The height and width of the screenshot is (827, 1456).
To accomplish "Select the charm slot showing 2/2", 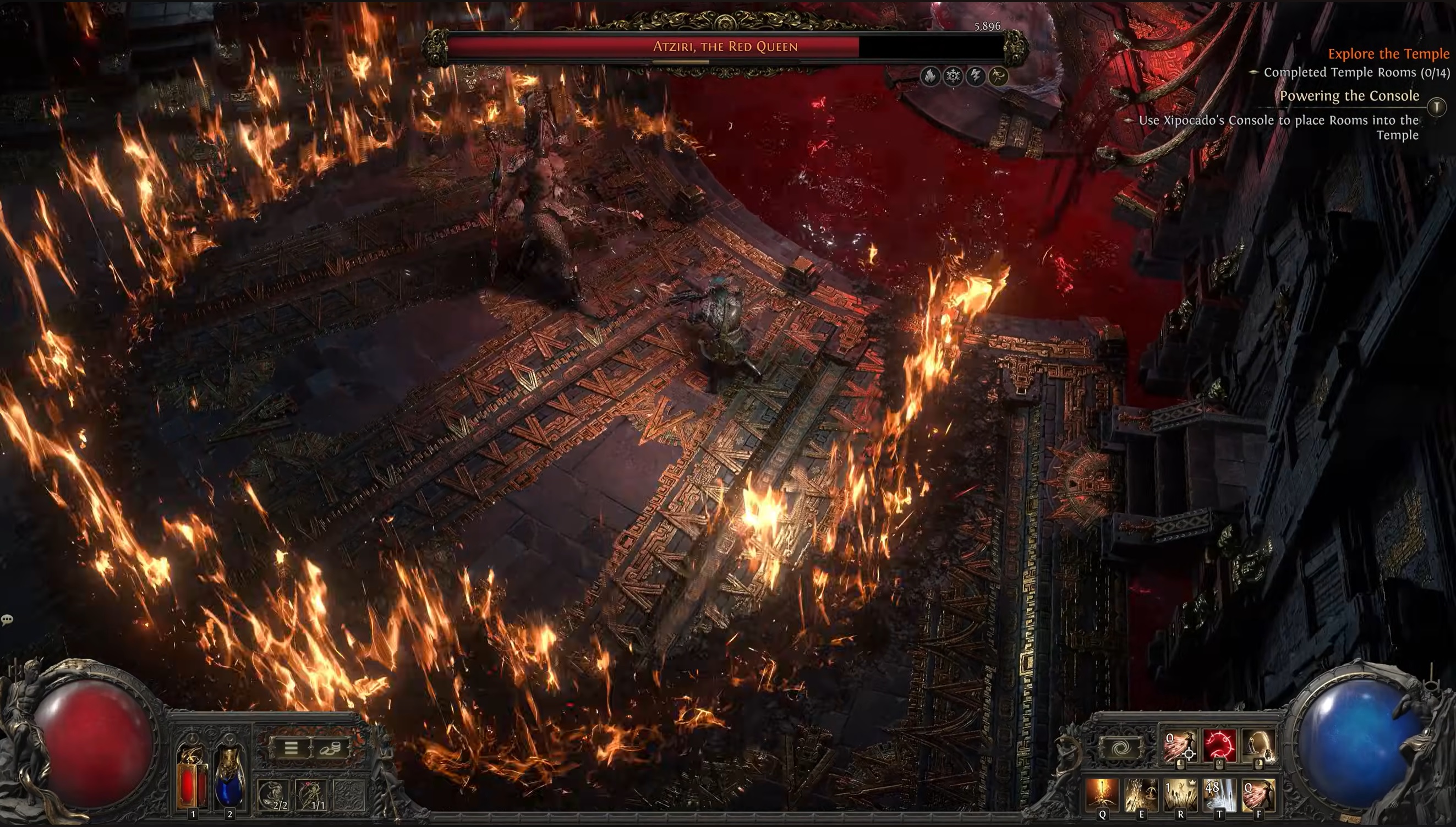I will [x=272, y=794].
